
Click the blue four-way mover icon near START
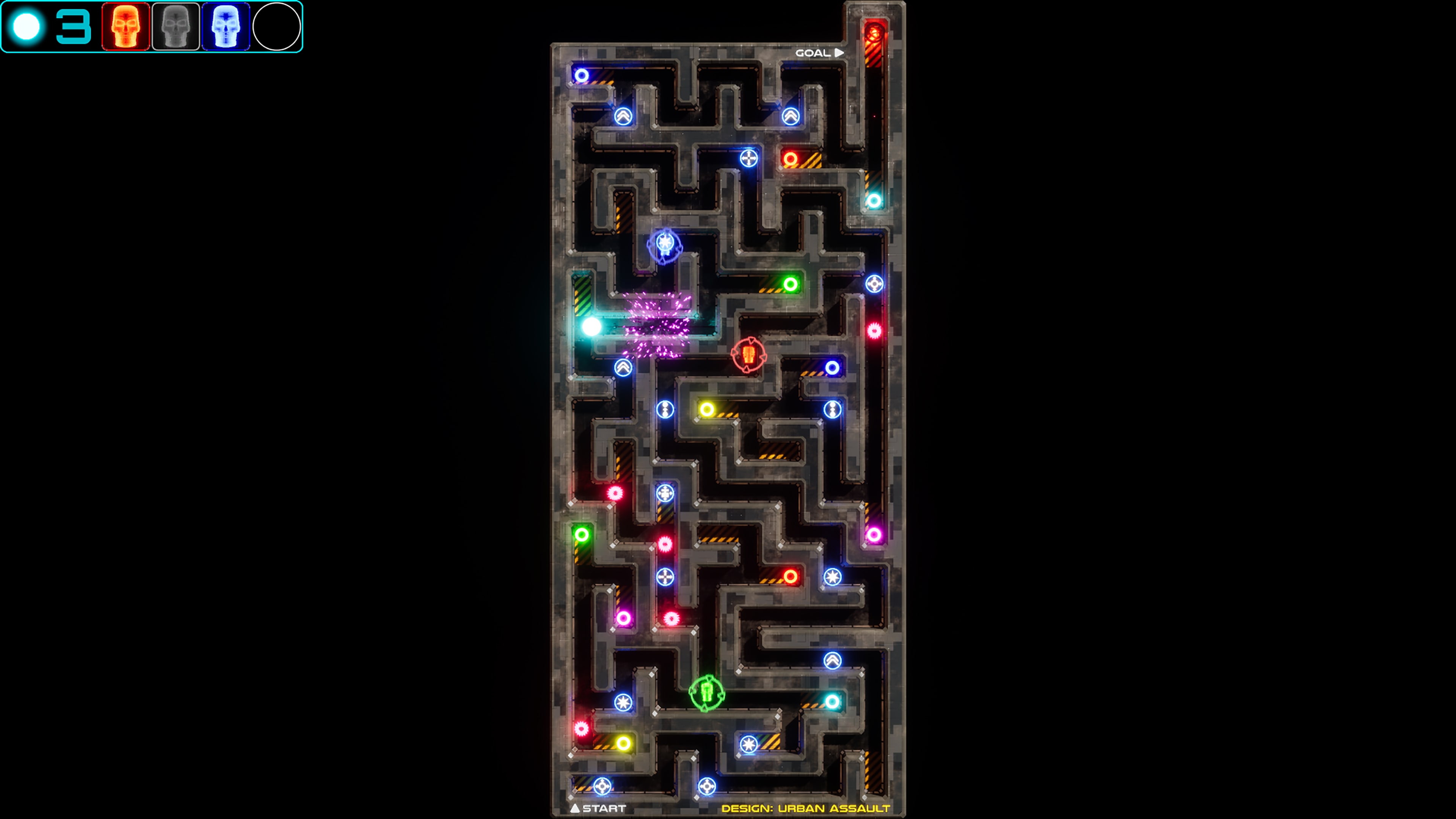pyautogui.click(x=602, y=786)
